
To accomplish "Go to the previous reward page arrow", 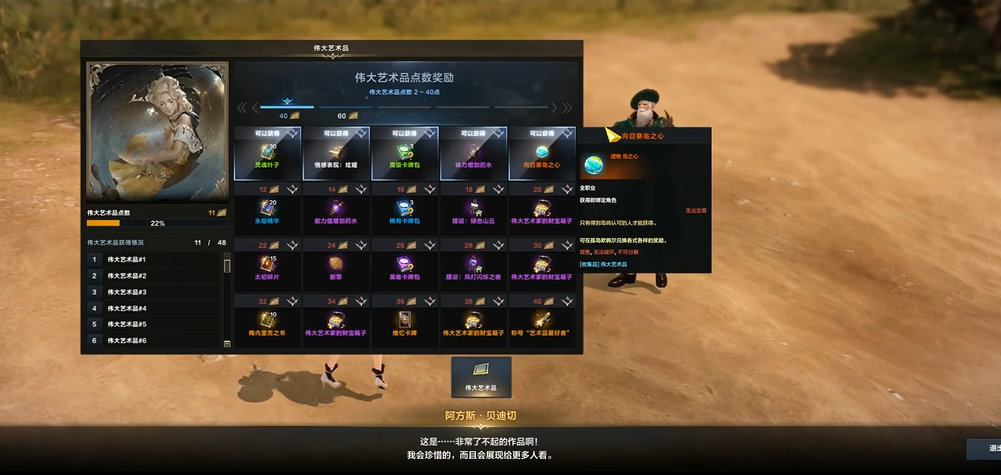I will 242,107.
